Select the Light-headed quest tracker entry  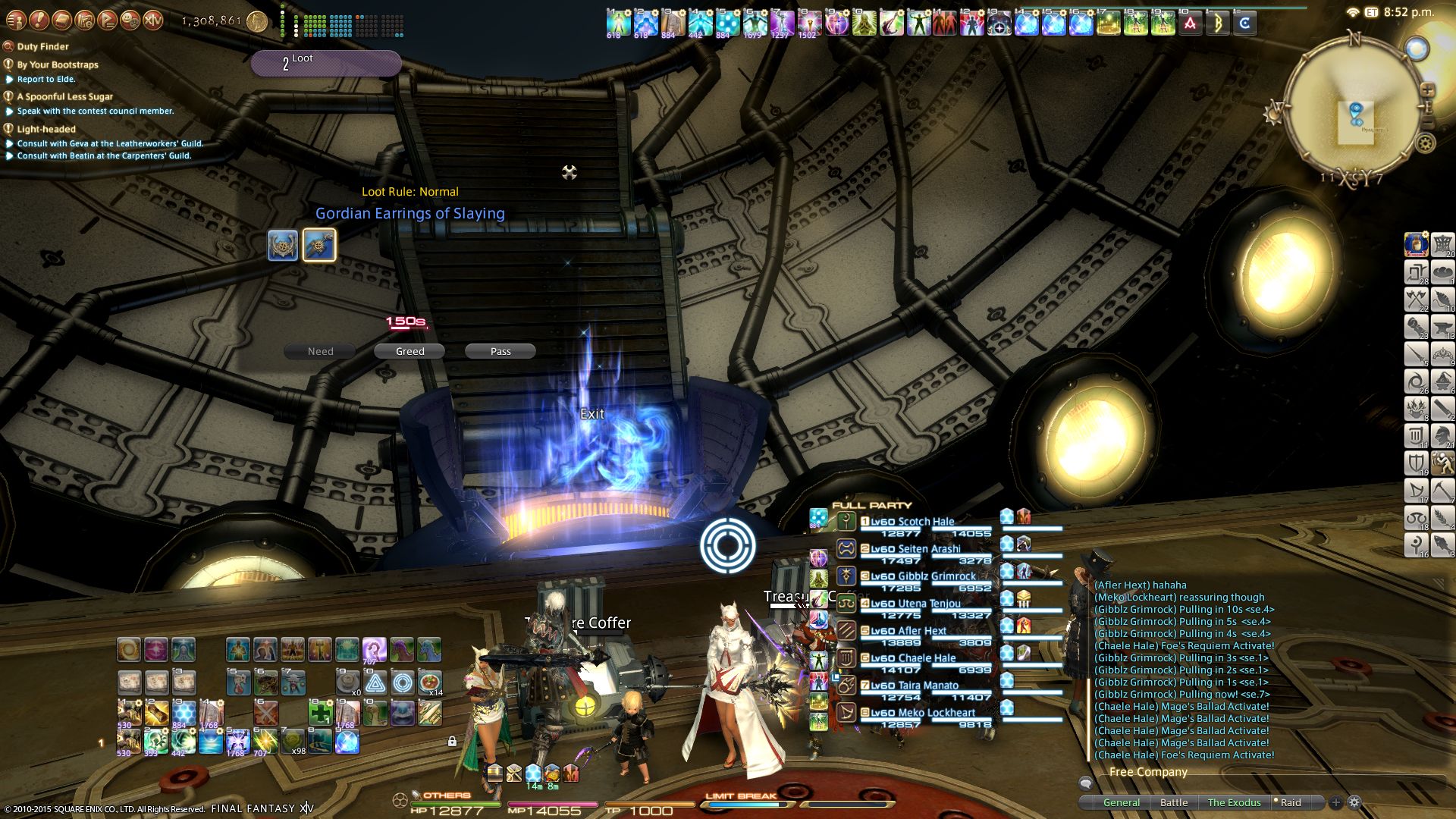(x=46, y=129)
